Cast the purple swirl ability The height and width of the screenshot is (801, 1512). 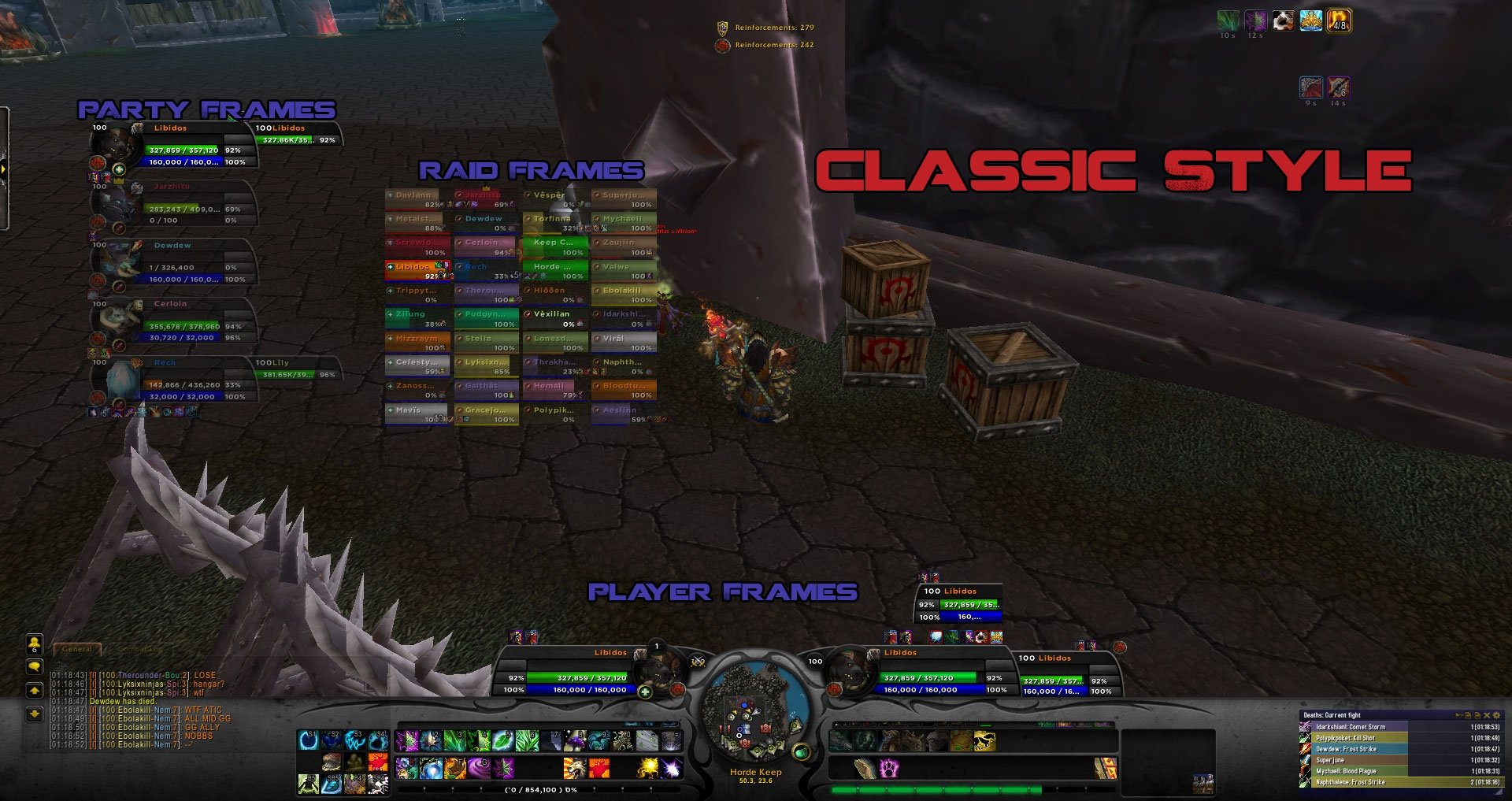click(x=478, y=766)
